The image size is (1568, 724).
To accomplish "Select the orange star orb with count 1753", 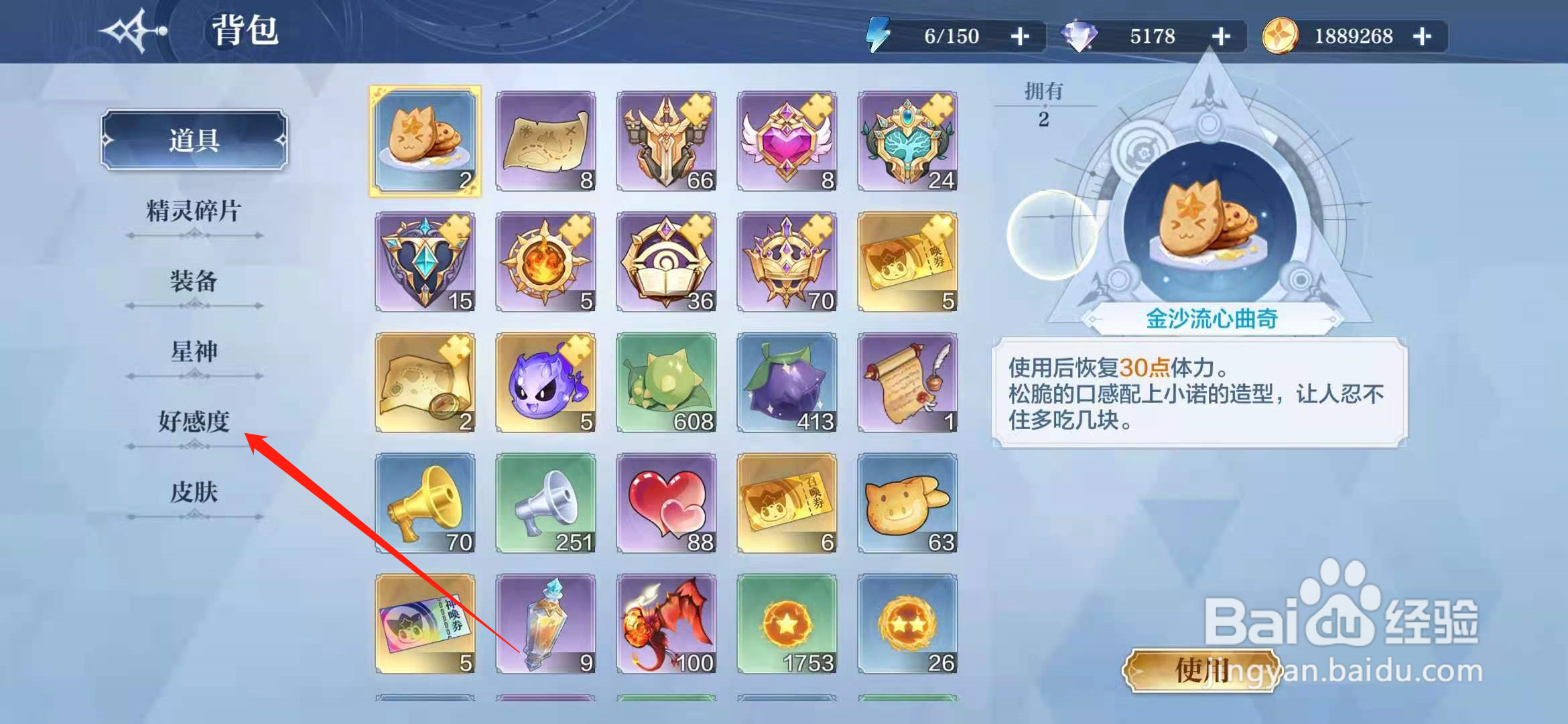I will (787, 622).
